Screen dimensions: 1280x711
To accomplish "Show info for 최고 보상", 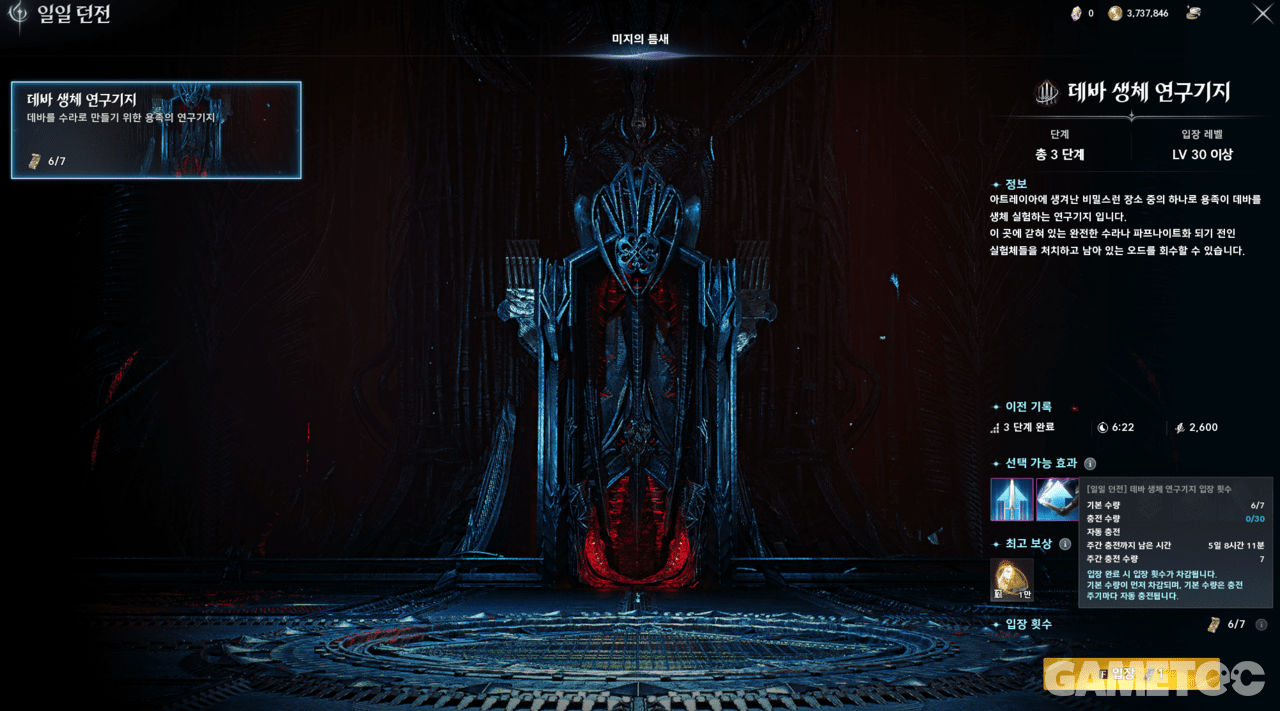I will pyautogui.click(x=1065, y=544).
